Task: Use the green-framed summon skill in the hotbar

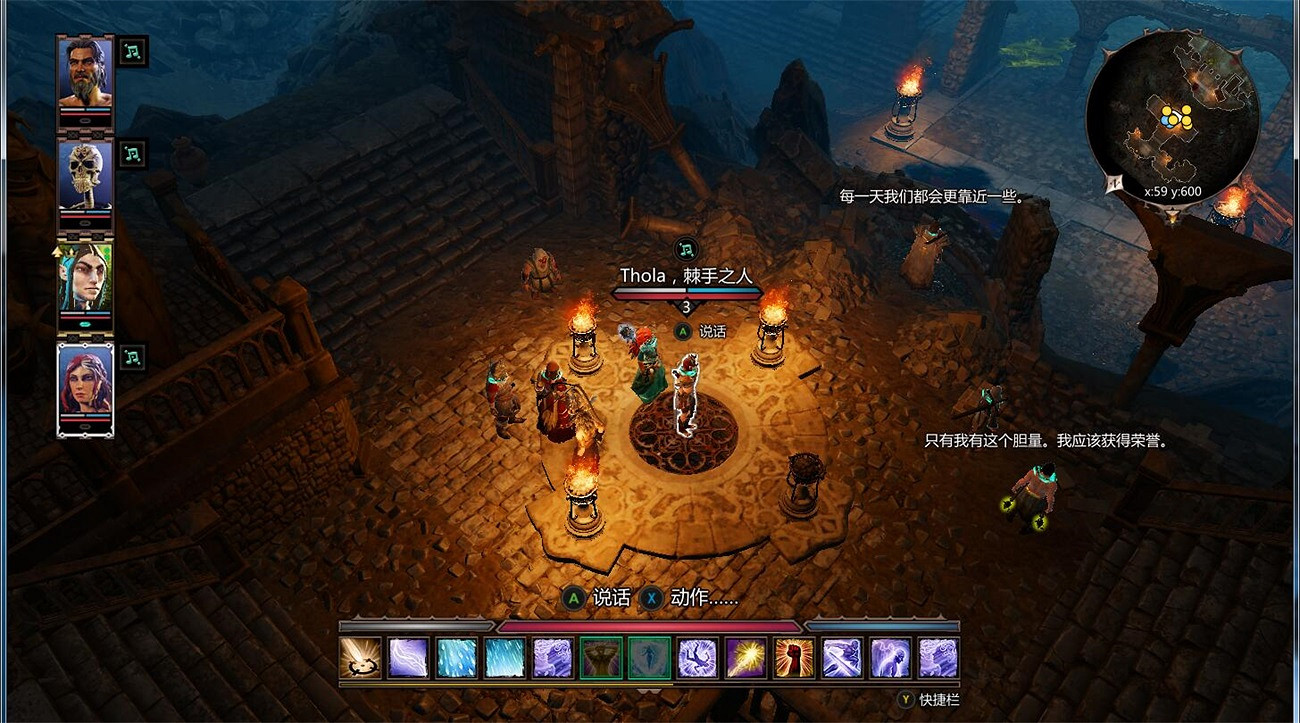Action: 599,657
